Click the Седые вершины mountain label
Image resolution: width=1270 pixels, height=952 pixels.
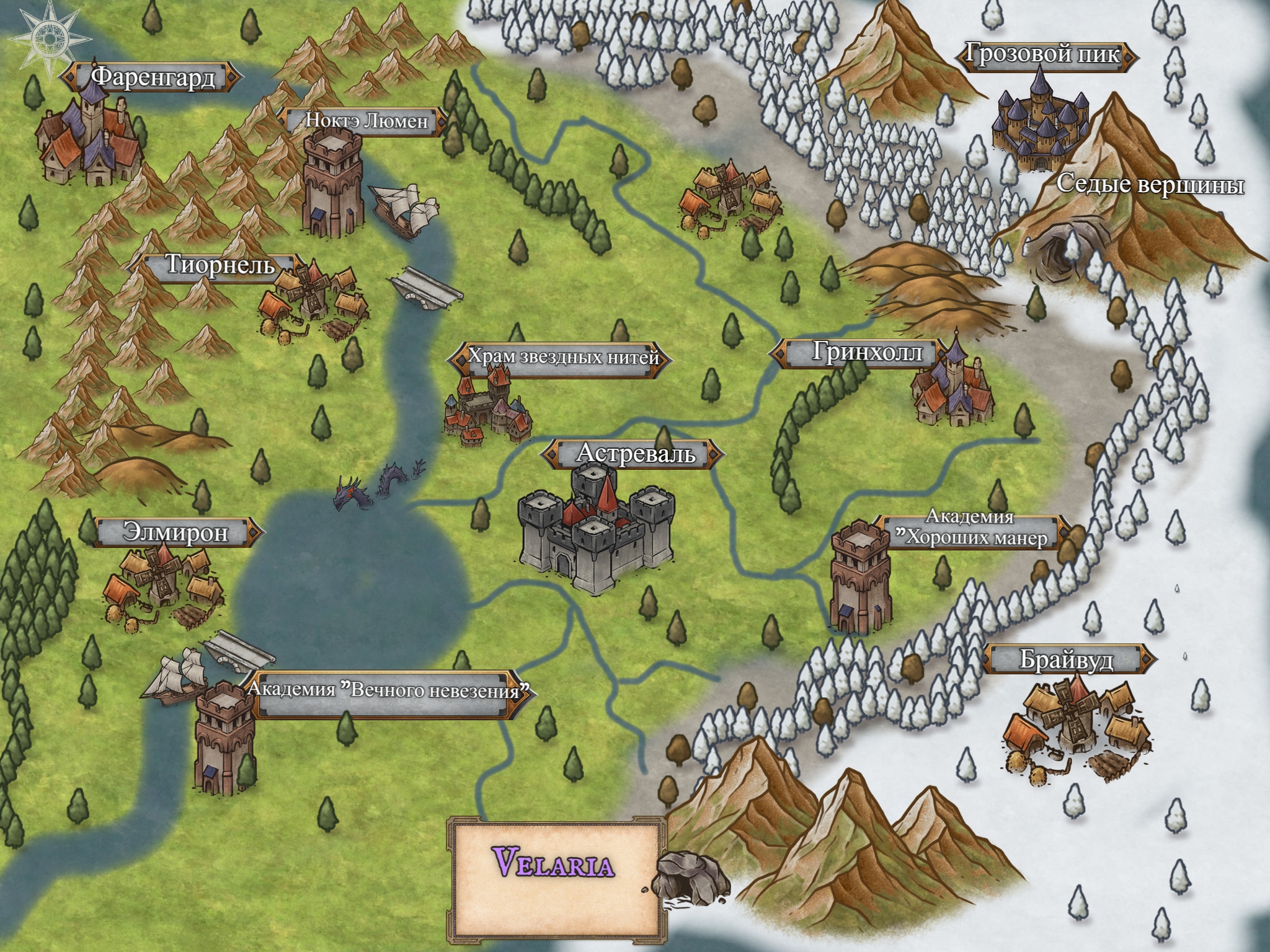tap(1149, 185)
